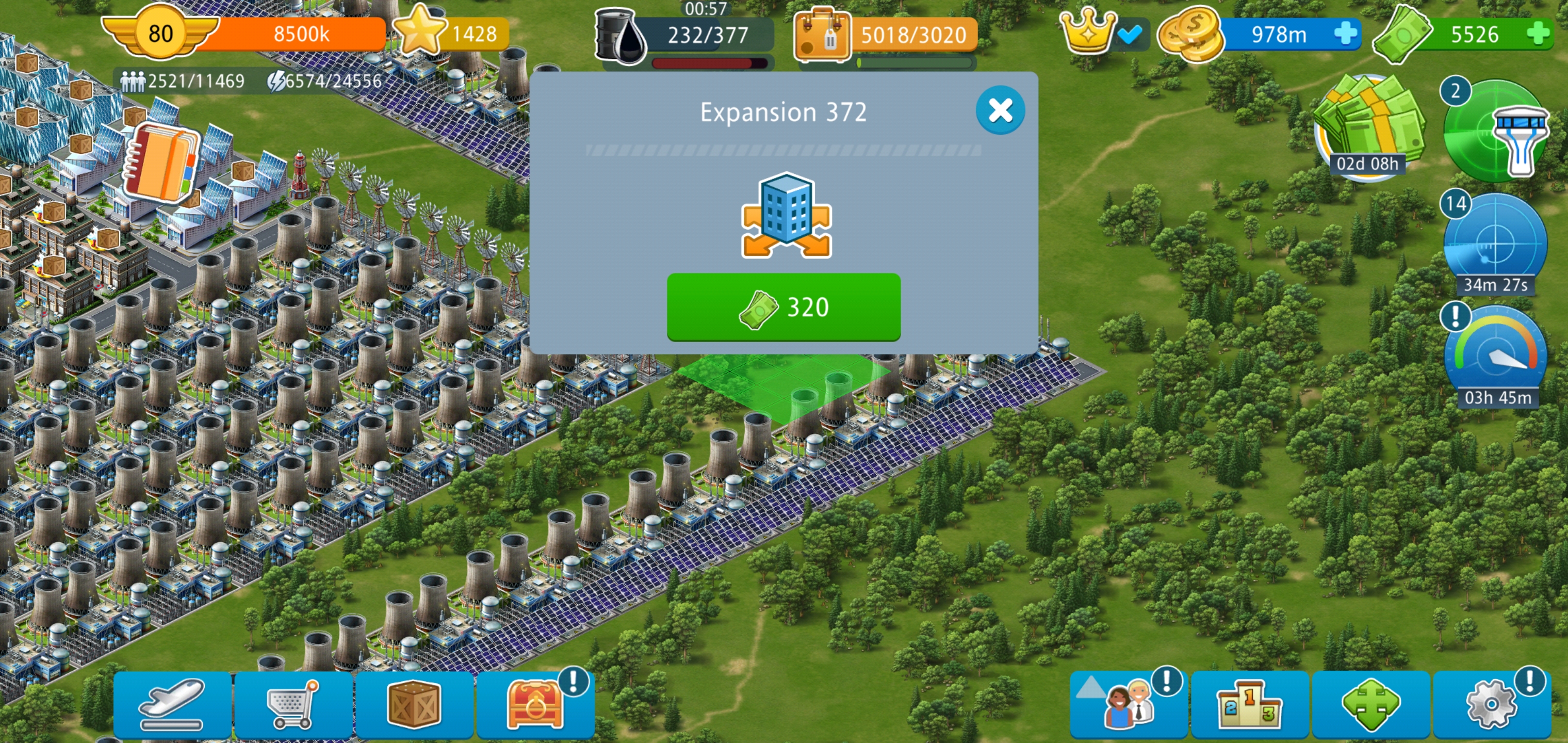
Task: Buy the expansion for 320 cash
Action: [783, 306]
